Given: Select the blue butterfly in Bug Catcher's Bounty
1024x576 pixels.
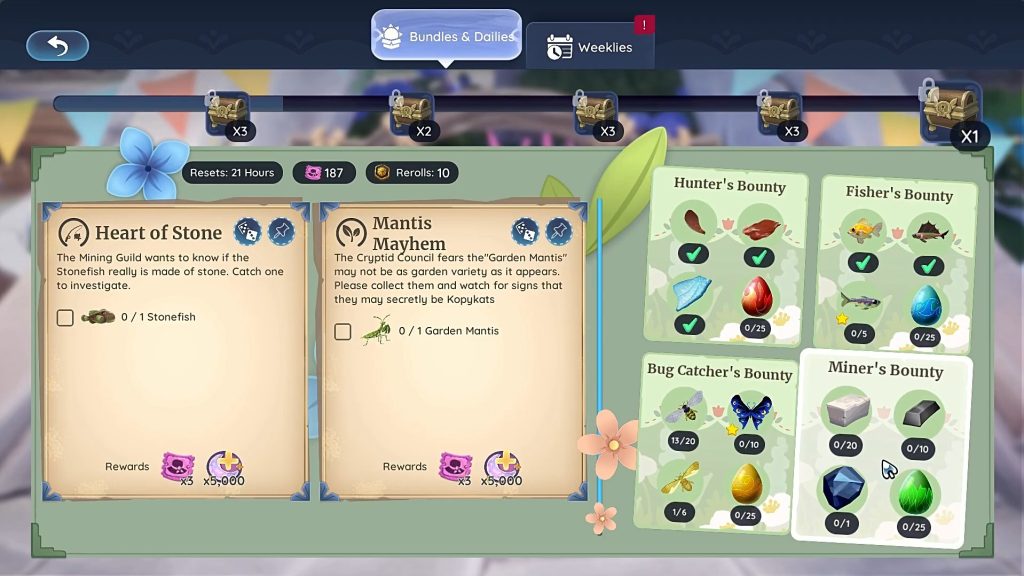Looking at the screenshot, I should 749,412.
